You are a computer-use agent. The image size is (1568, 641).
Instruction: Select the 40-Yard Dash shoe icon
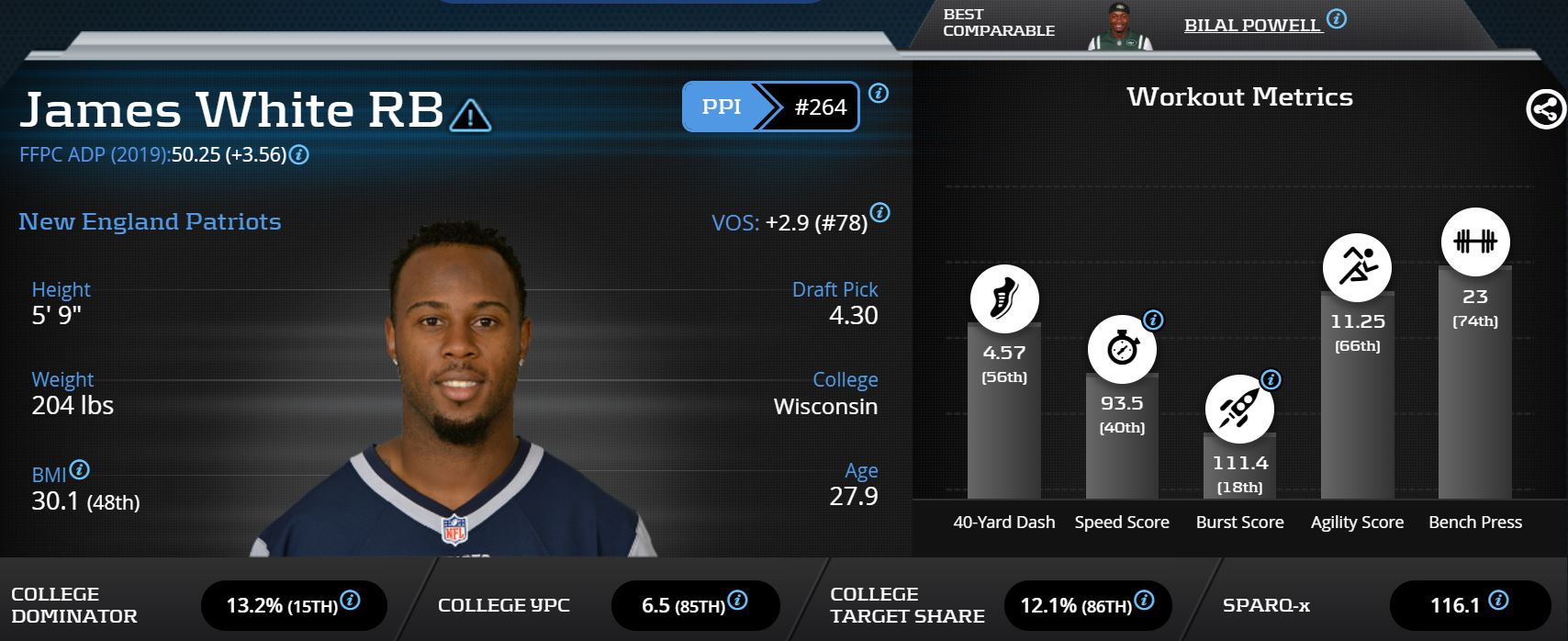coord(1004,298)
